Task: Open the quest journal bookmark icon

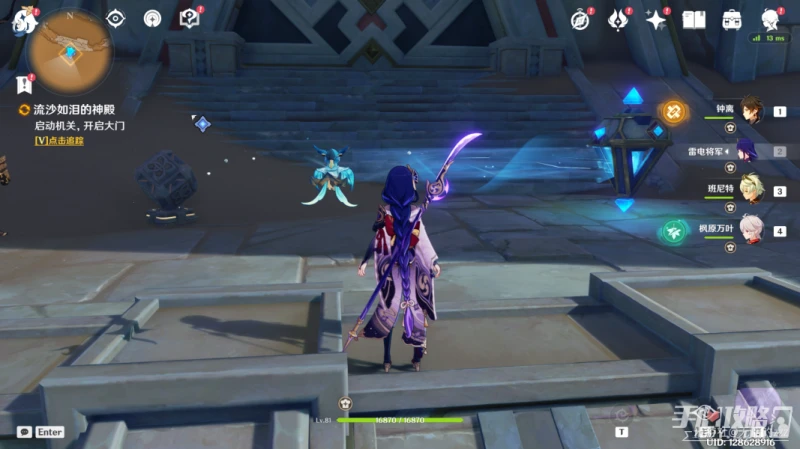Action: coord(24,85)
